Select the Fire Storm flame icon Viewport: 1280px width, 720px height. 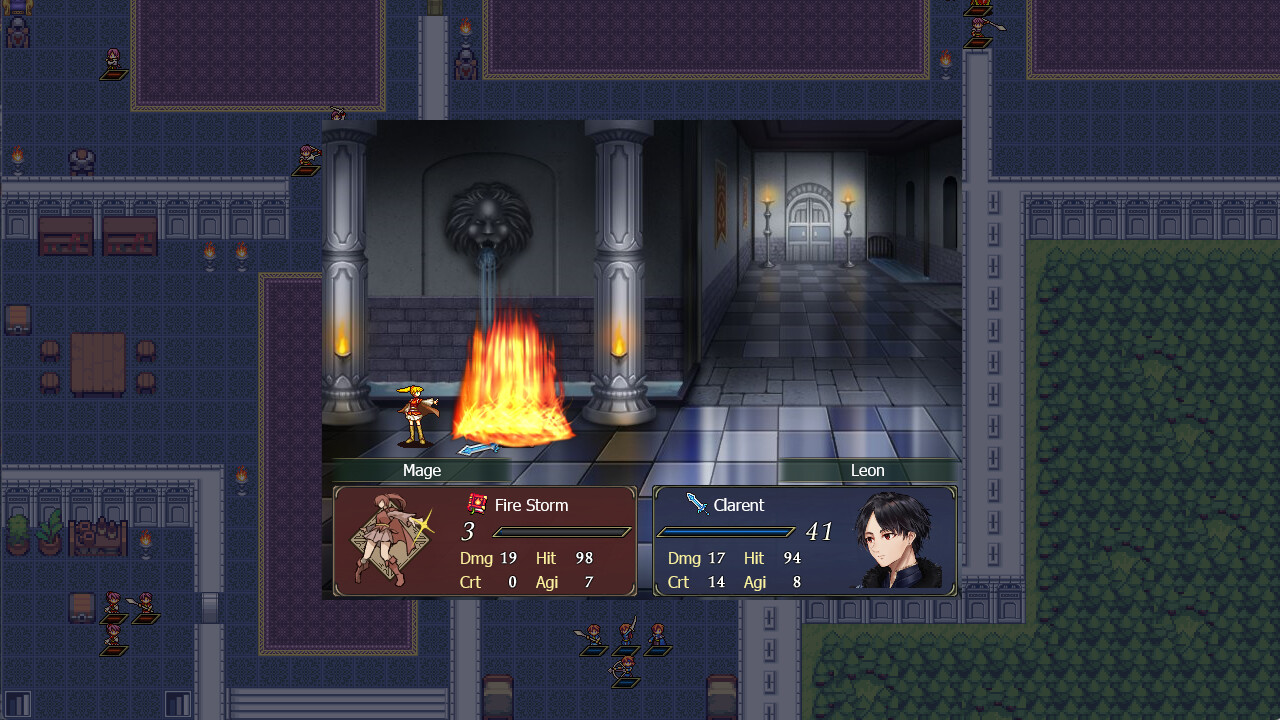[479, 505]
